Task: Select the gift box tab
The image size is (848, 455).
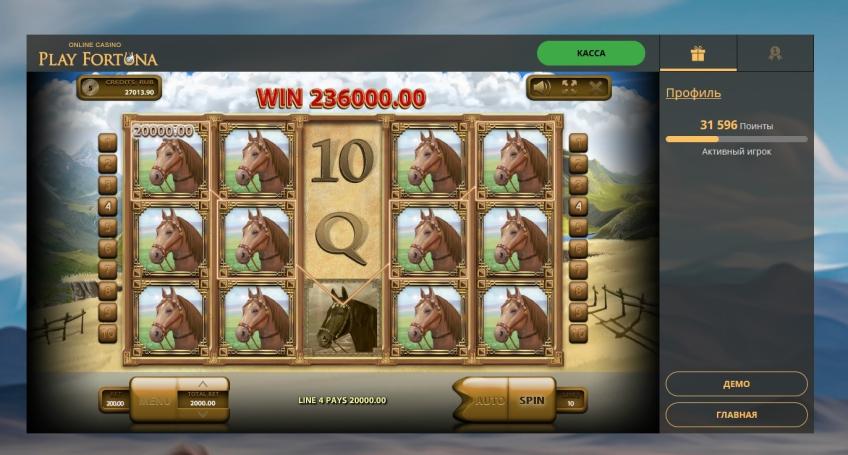Action: pyautogui.click(x=698, y=54)
